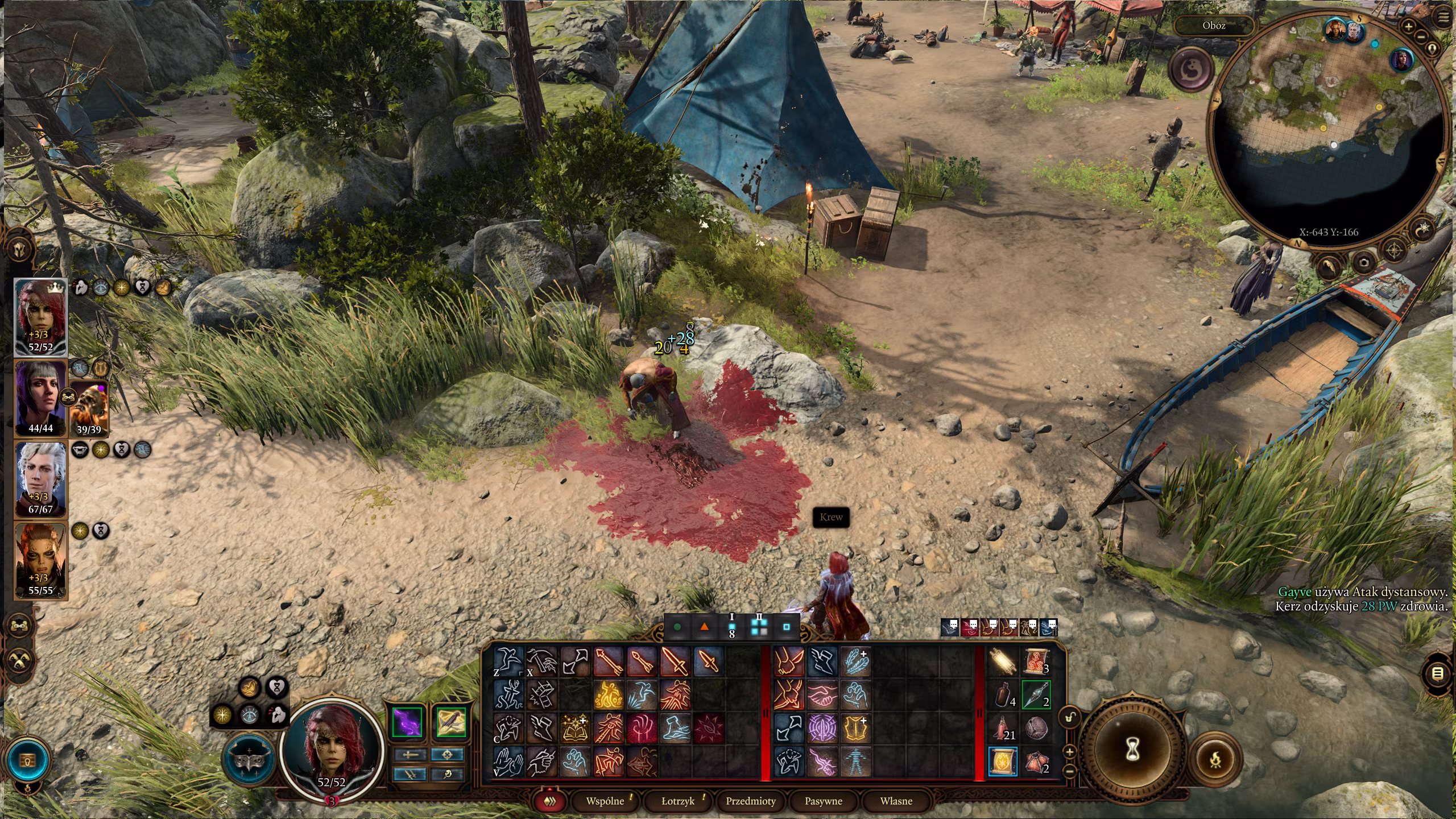
Task: Use the handshake ability in hotbar
Action: click(x=822, y=695)
